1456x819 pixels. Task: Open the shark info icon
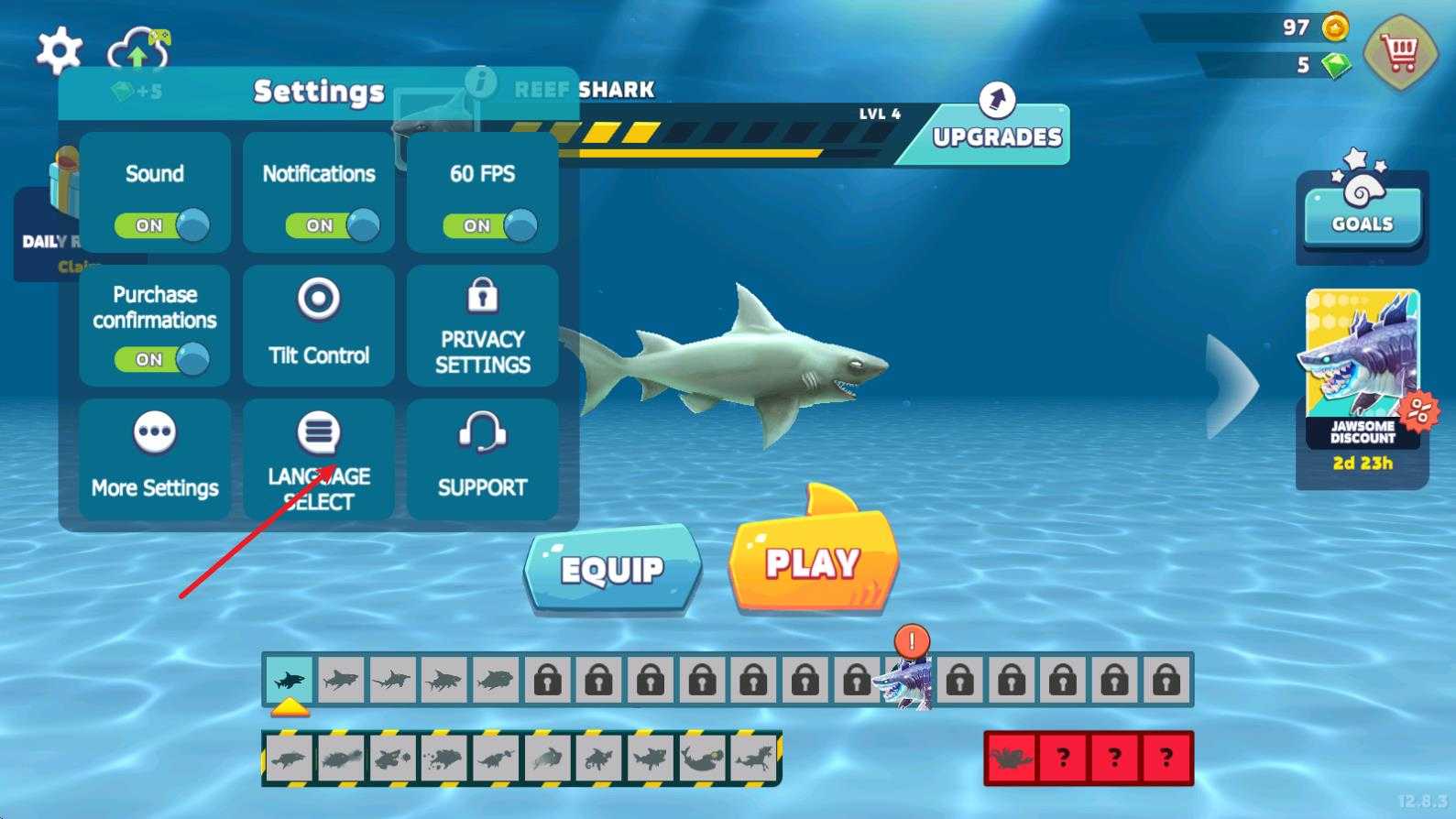[x=480, y=82]
